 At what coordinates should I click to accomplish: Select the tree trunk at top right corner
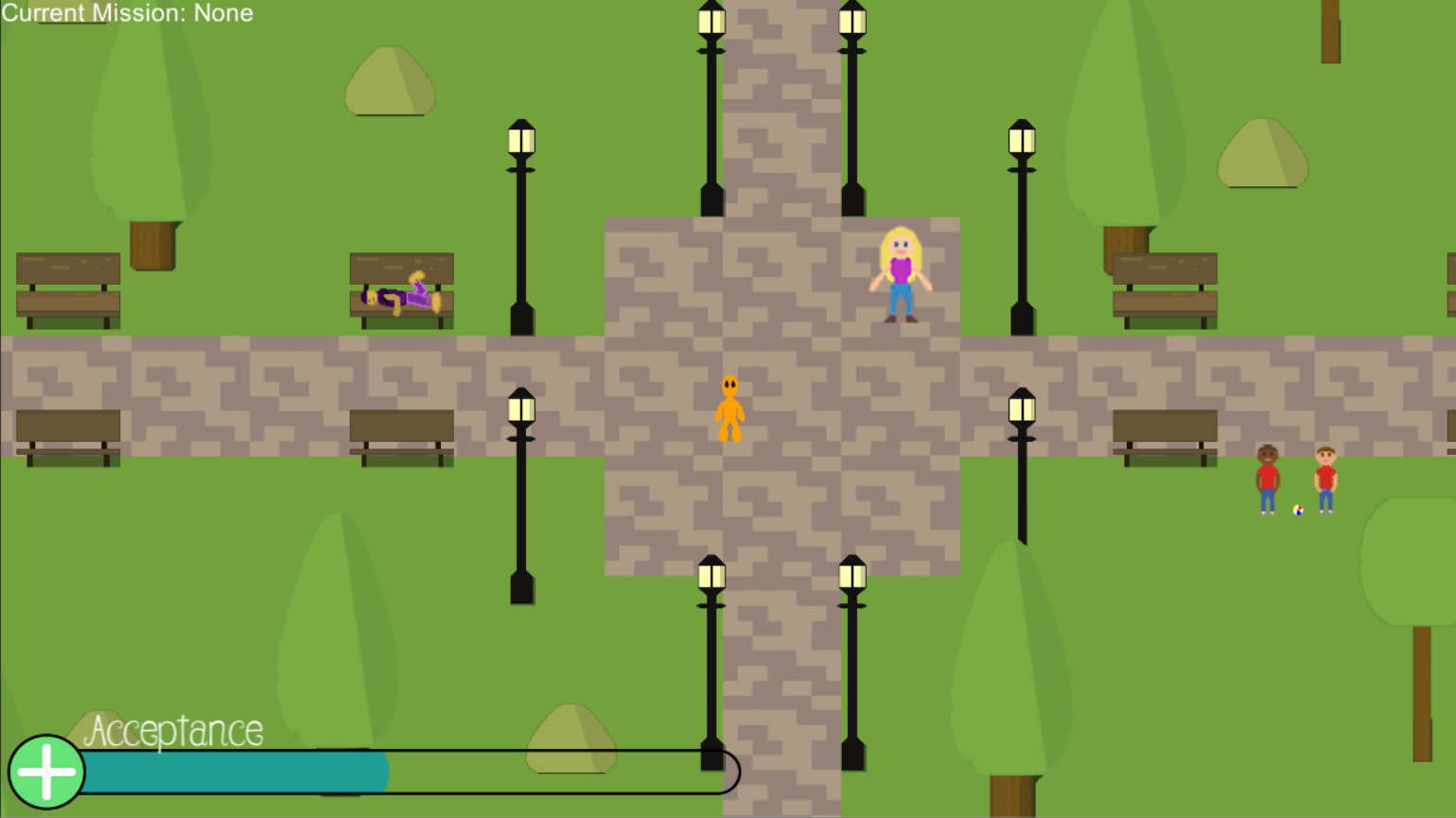tap(1331, 33)
